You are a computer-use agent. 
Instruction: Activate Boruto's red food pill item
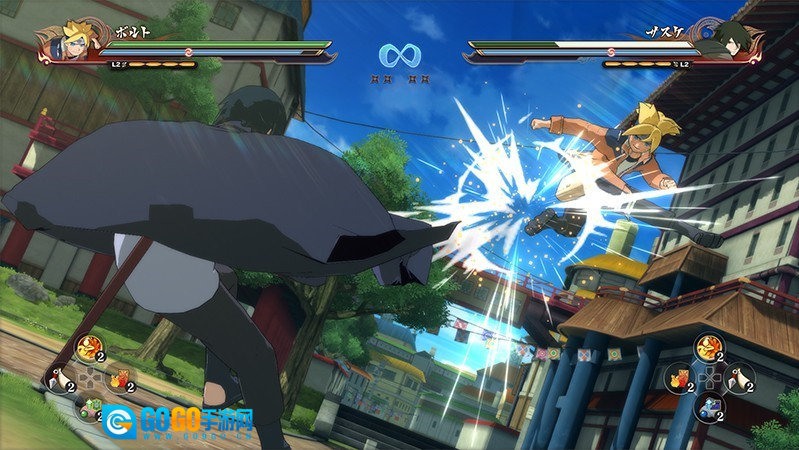point(119,379)
